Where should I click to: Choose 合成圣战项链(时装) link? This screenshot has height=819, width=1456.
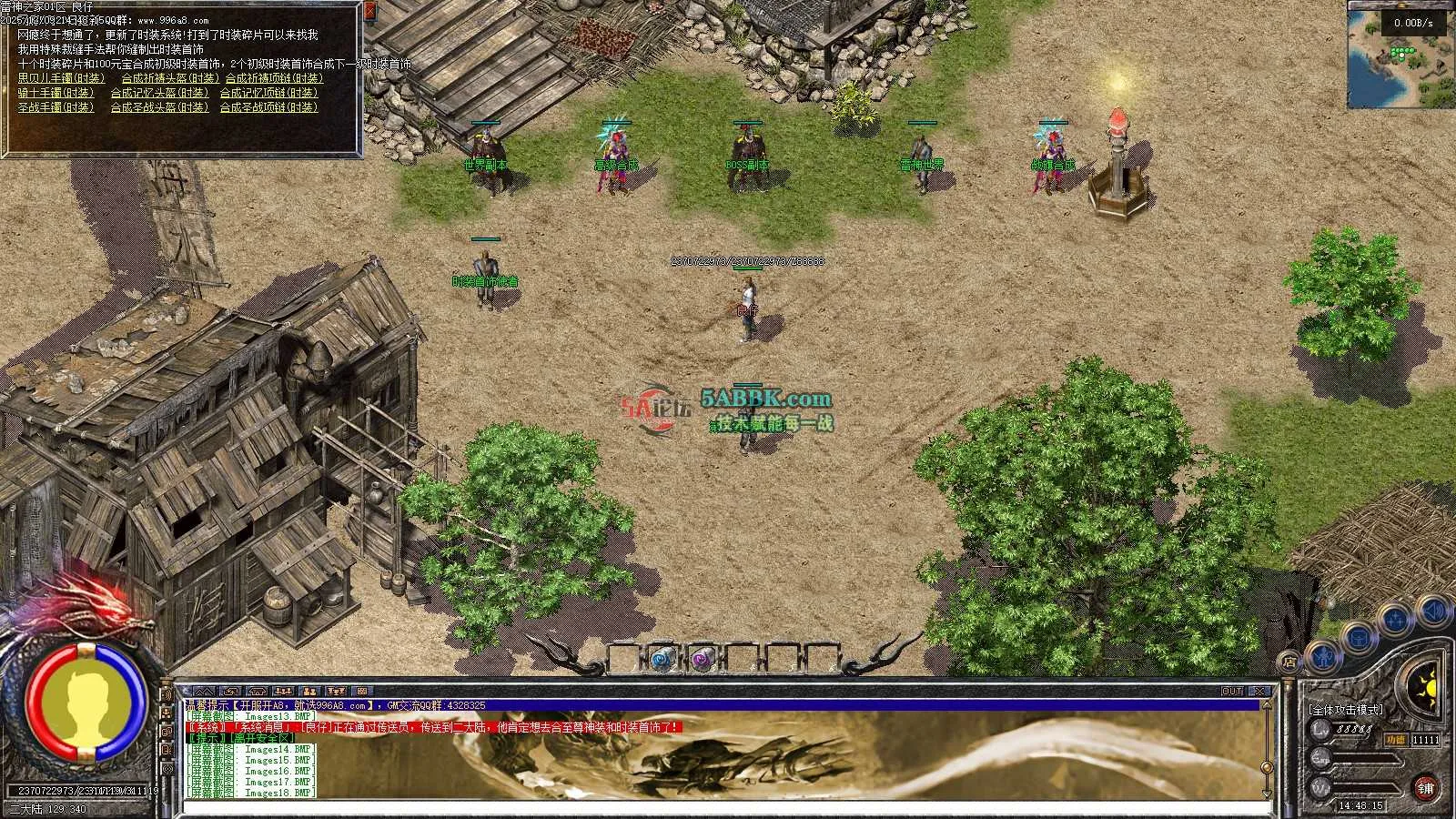pos(268,107)
